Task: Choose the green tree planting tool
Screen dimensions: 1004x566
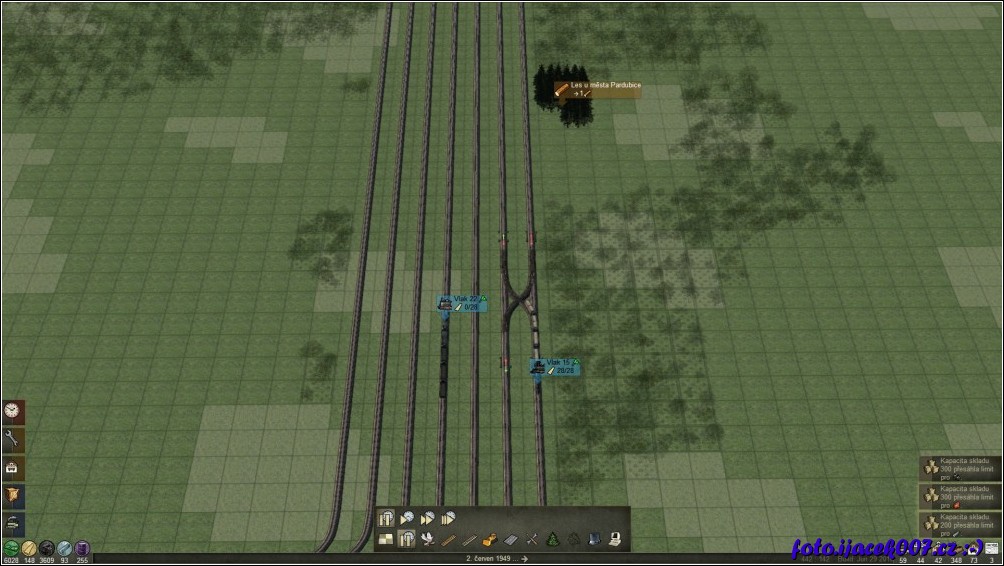Action: pyautogui.click(x=552, y=540)
